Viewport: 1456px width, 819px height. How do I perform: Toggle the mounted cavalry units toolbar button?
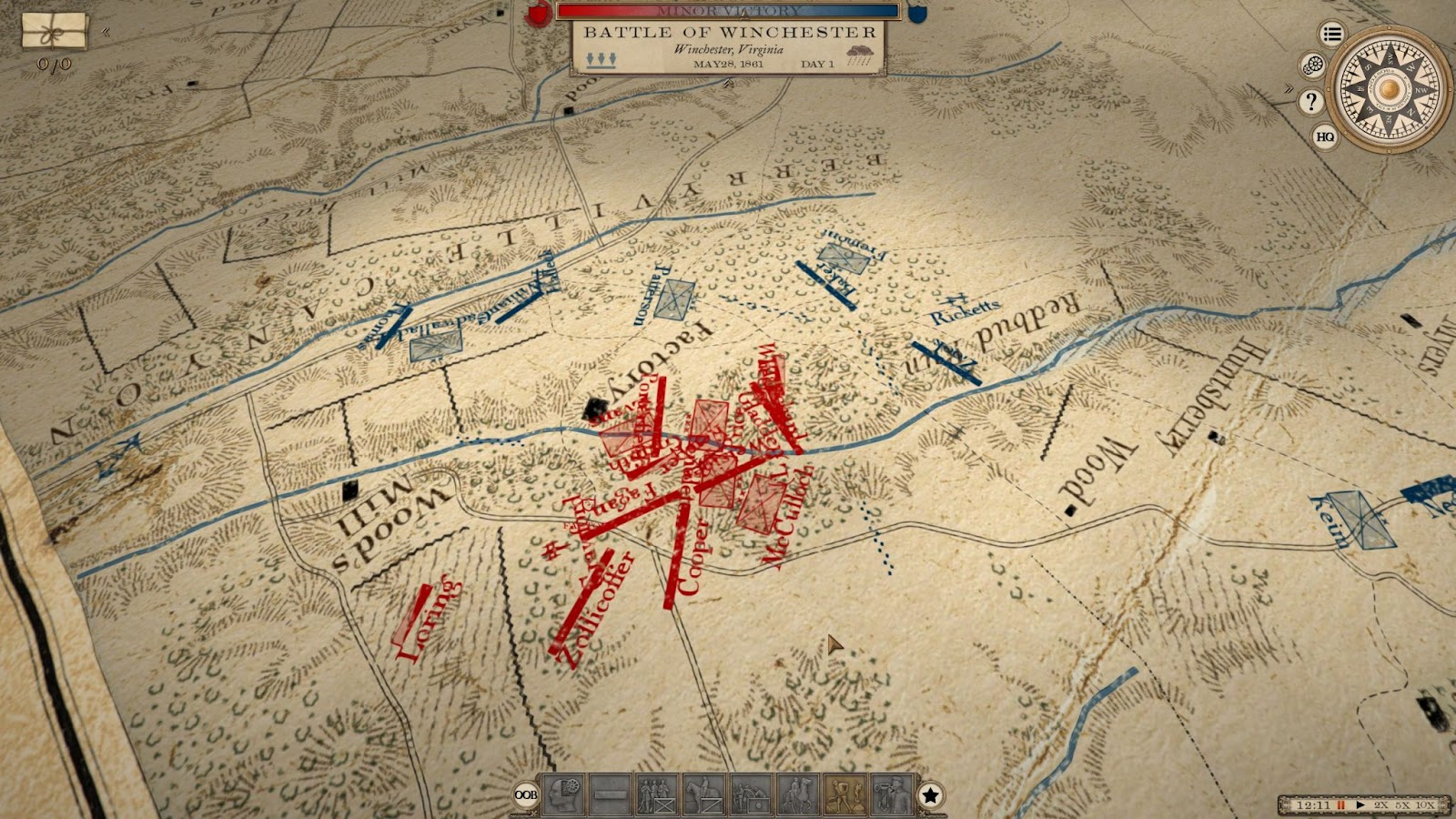point(703,794)
